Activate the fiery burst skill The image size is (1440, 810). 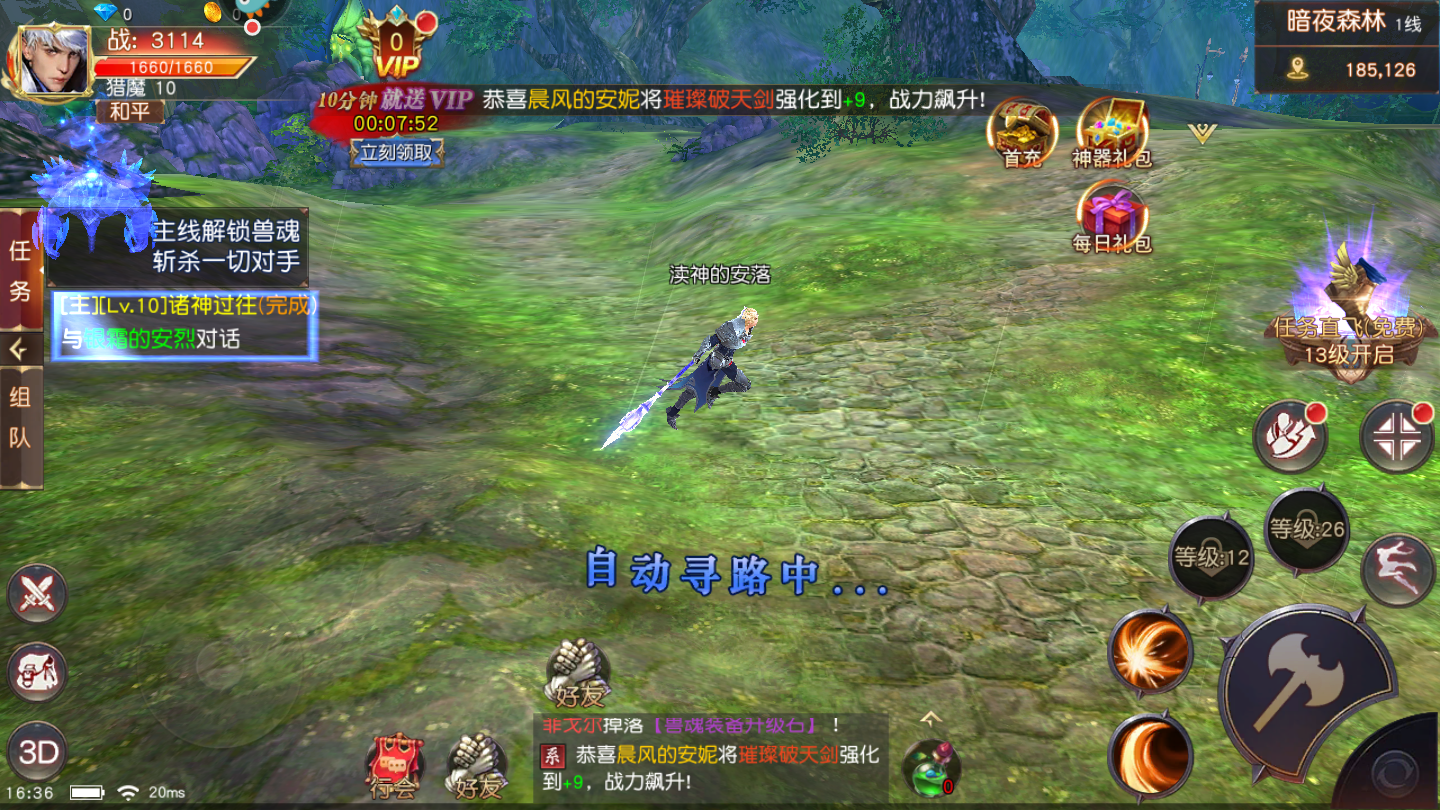click(x=1150, y=651)
